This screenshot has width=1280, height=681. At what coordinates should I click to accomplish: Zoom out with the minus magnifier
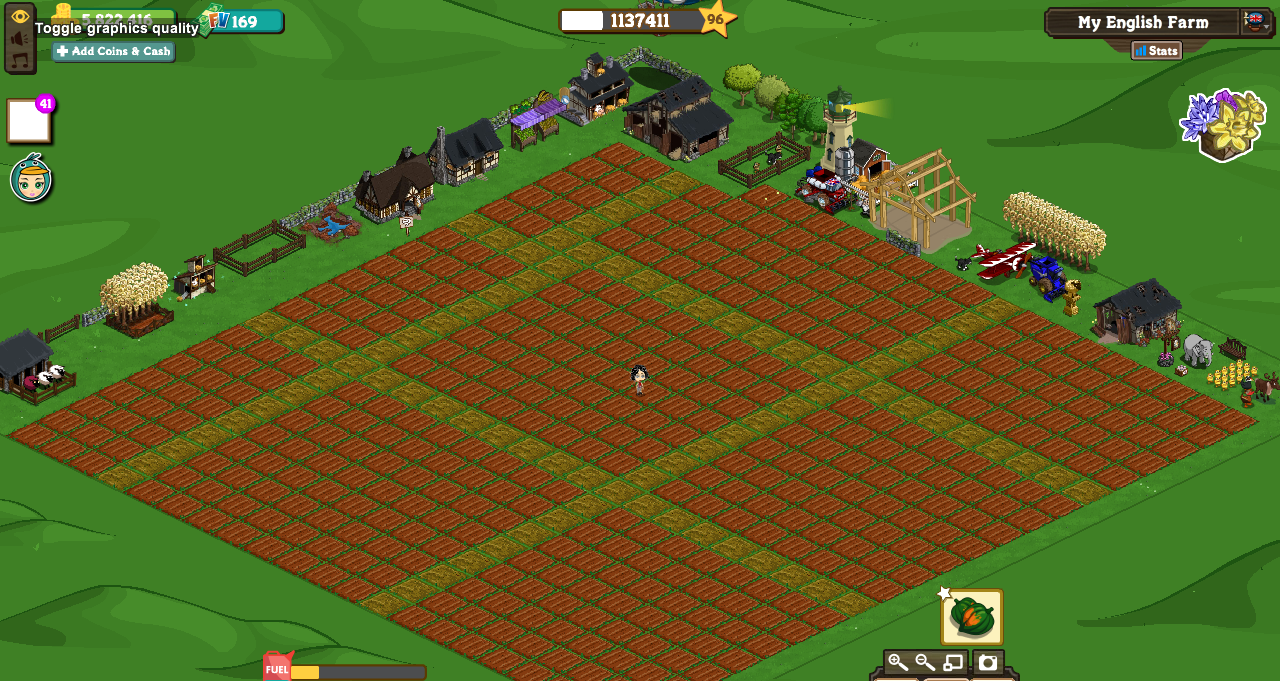tap(925, 662)
